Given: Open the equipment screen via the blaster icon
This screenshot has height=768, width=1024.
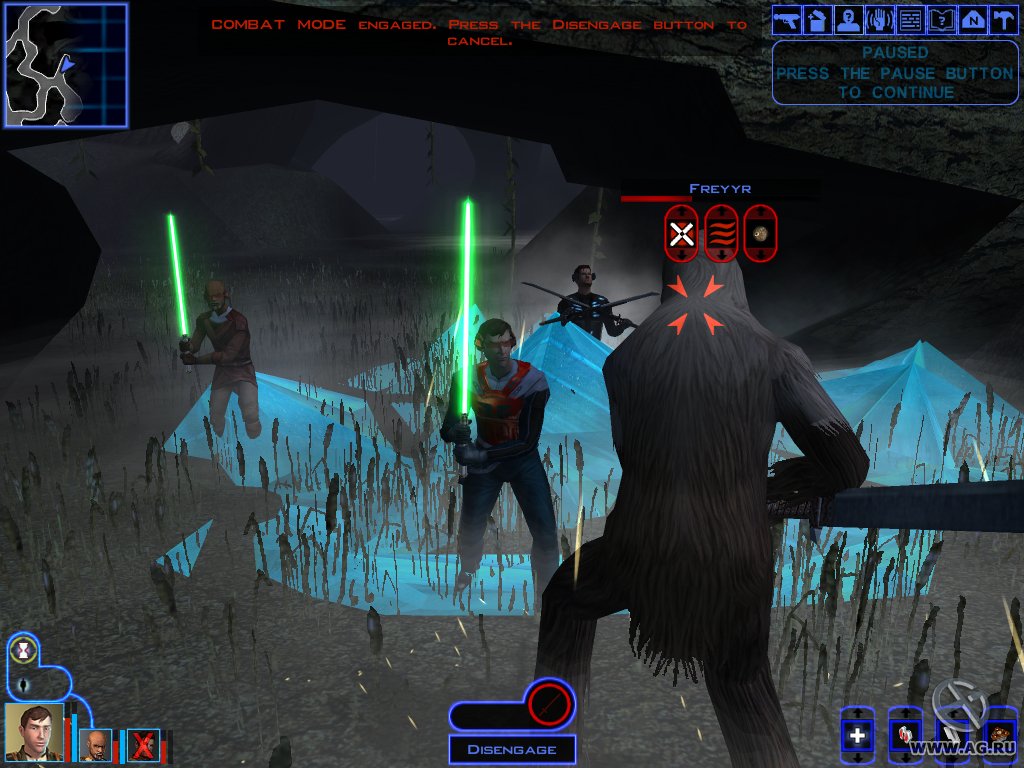Looking at the screenshot, I should [787, 20].
